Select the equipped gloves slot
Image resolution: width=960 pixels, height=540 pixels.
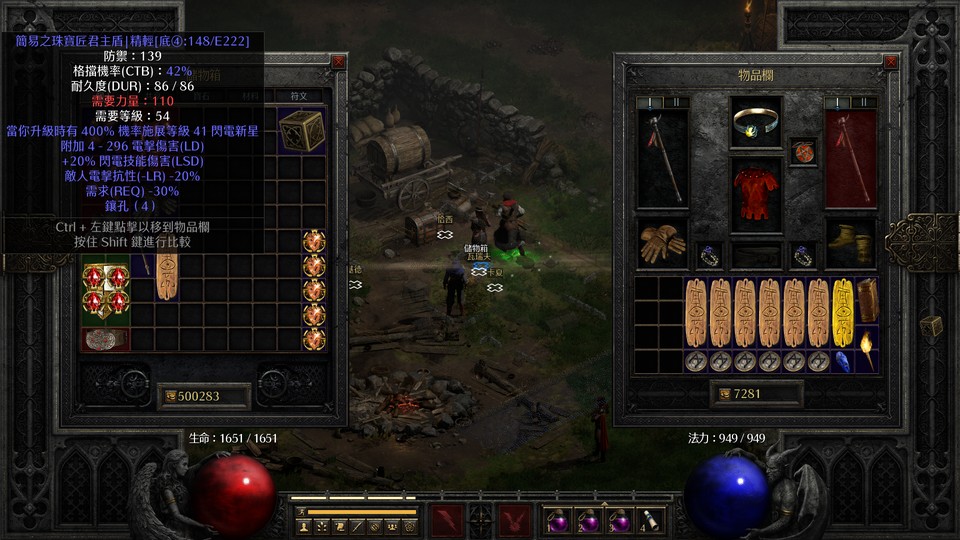(662, 243)
